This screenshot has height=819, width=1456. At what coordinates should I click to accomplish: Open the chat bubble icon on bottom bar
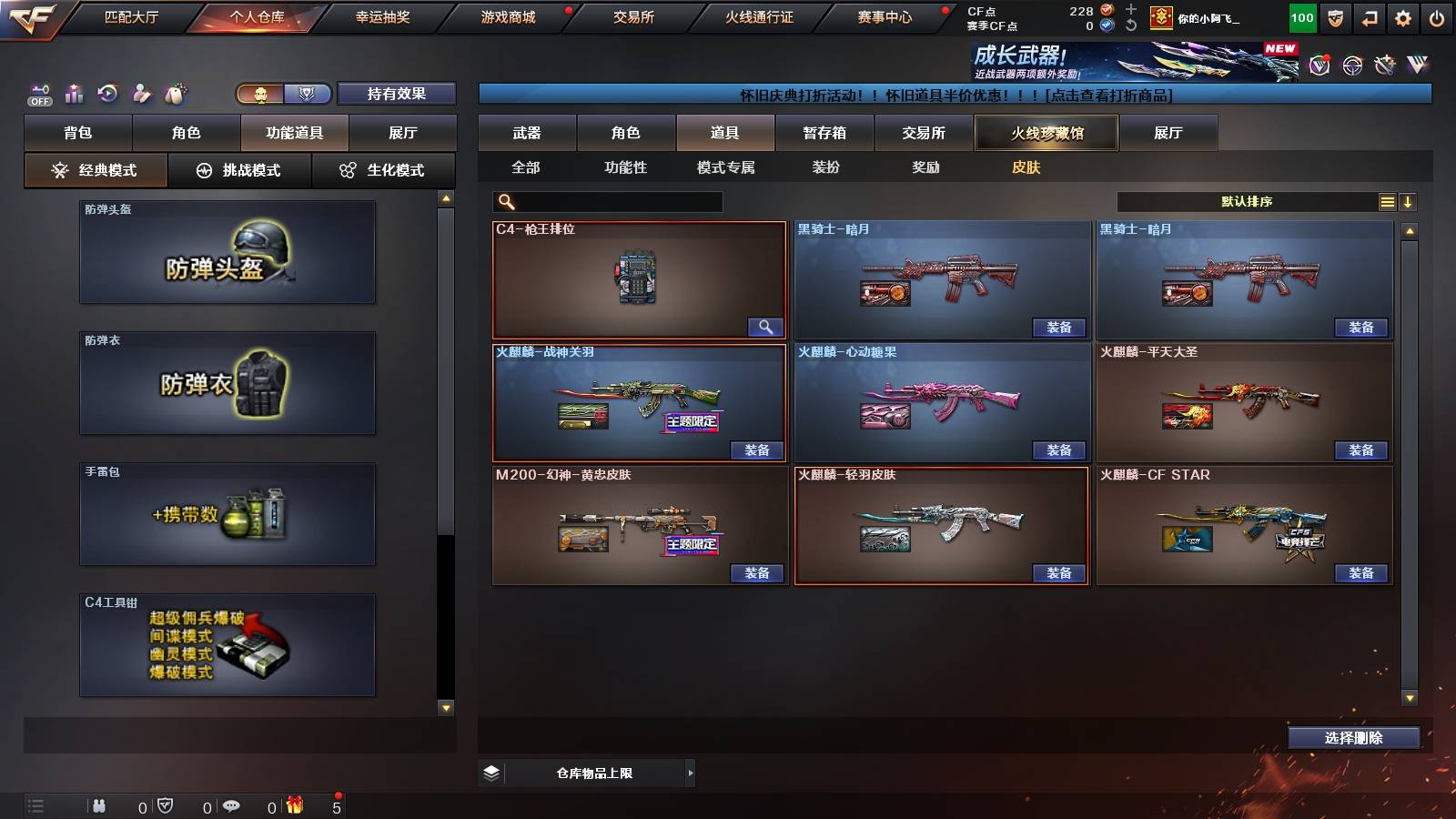(231, 805)
